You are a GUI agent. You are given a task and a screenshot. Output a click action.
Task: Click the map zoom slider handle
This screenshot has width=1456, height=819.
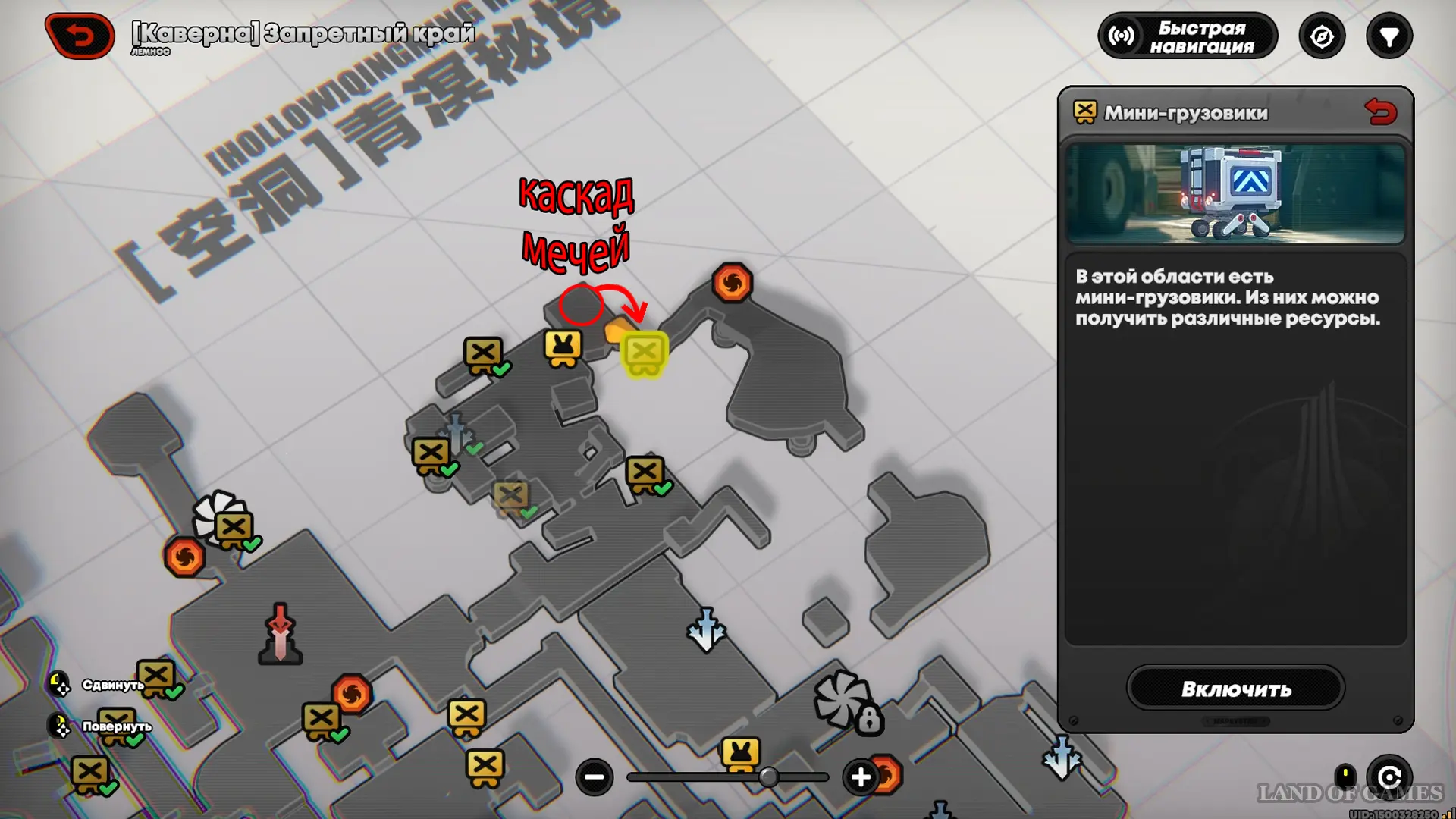pos(768,777)
